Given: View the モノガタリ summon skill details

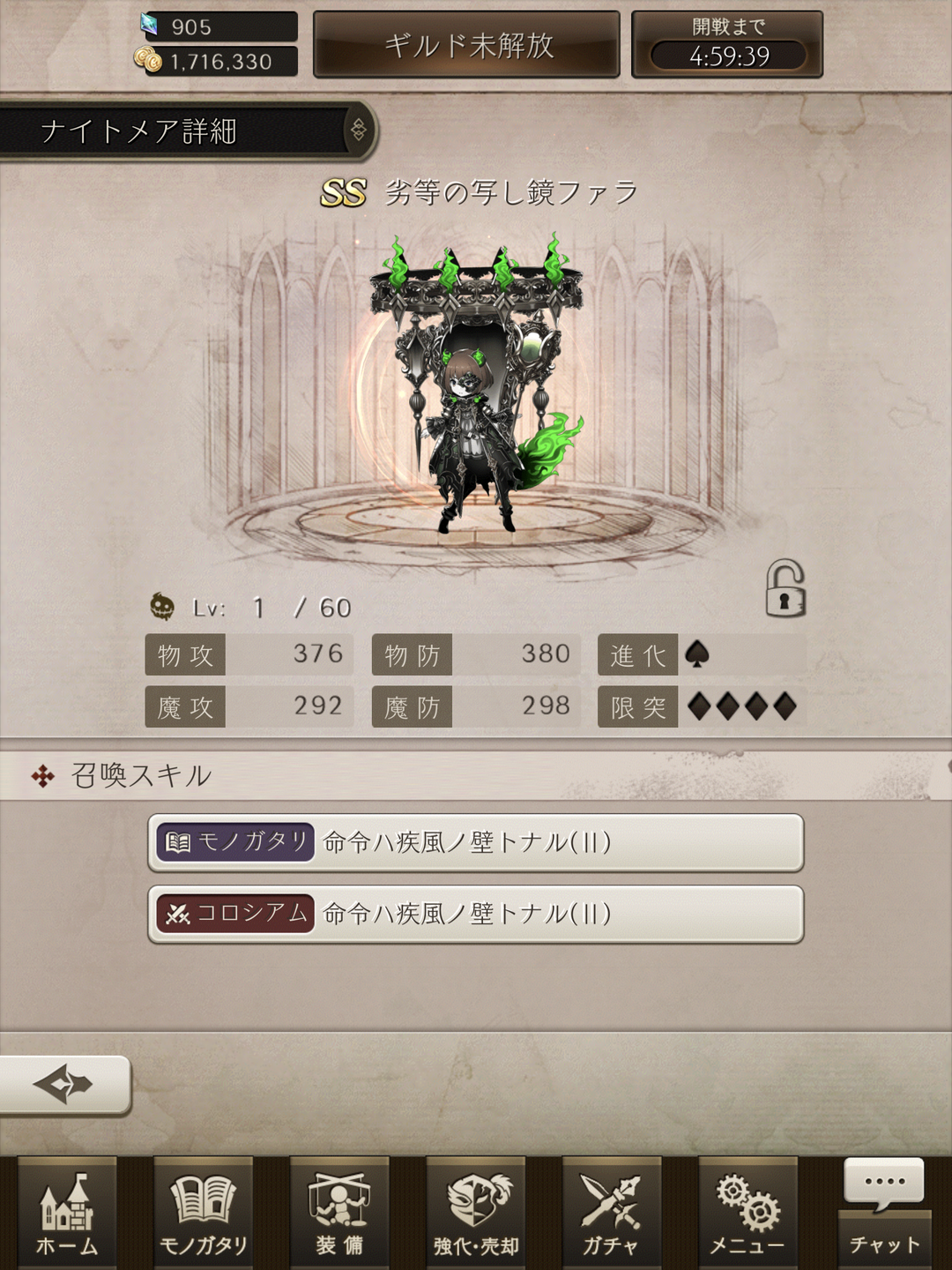Looking at the screenshot, I should coord(476,842).
